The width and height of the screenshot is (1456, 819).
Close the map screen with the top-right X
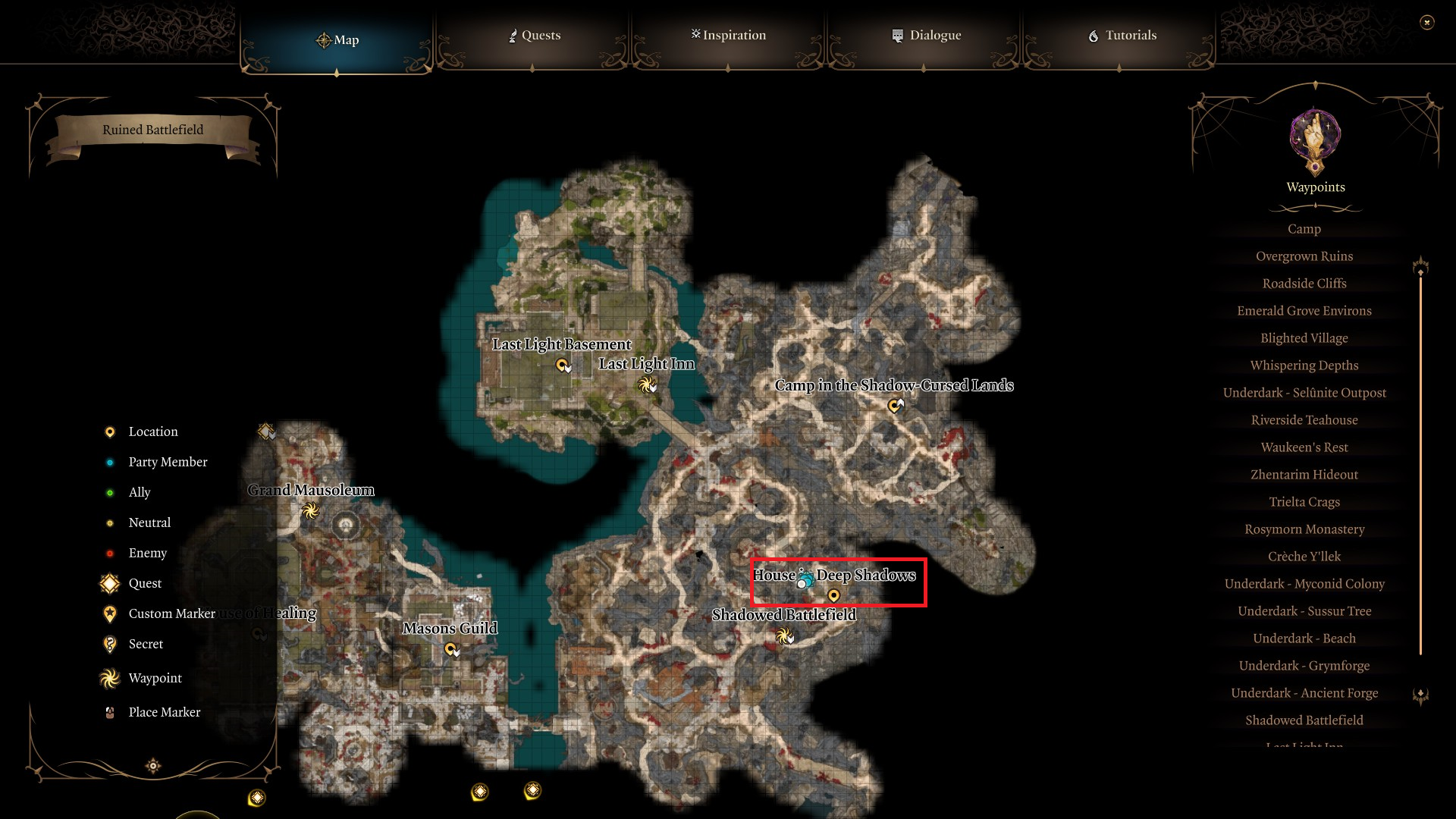pyautogui.click(x=1429, y=23)
